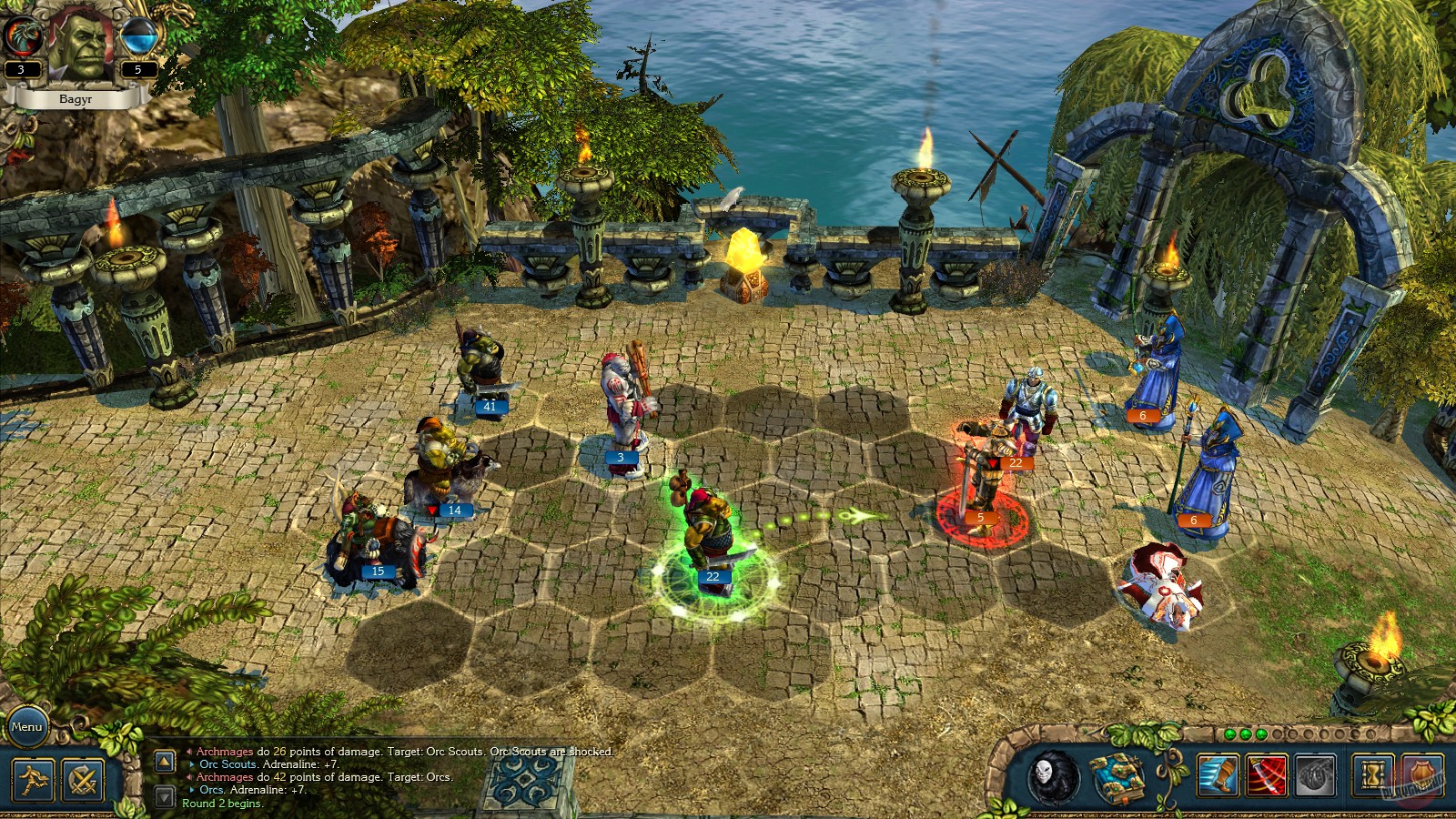This screenshot has width=1456, height=819.
Task: Expand the Orc Scouts adrenaline log entry
Action: 193,764
